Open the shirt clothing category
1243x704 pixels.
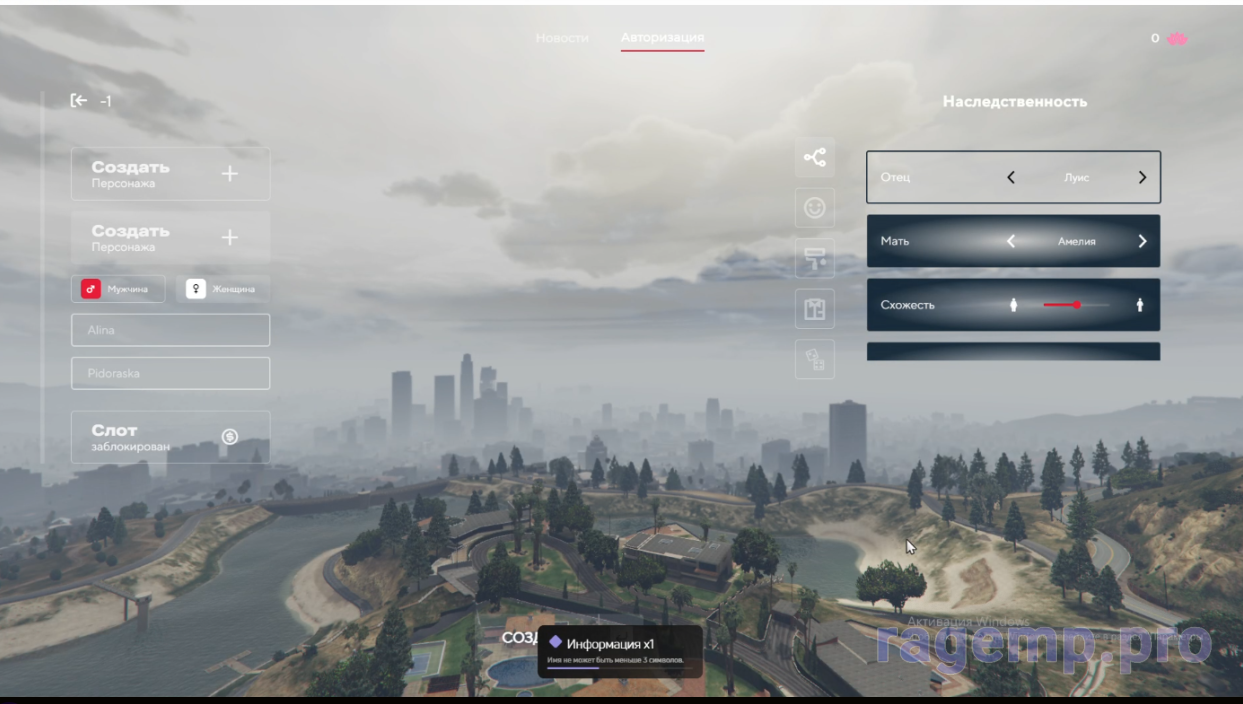pyautogui.click(x=815, y=309)
